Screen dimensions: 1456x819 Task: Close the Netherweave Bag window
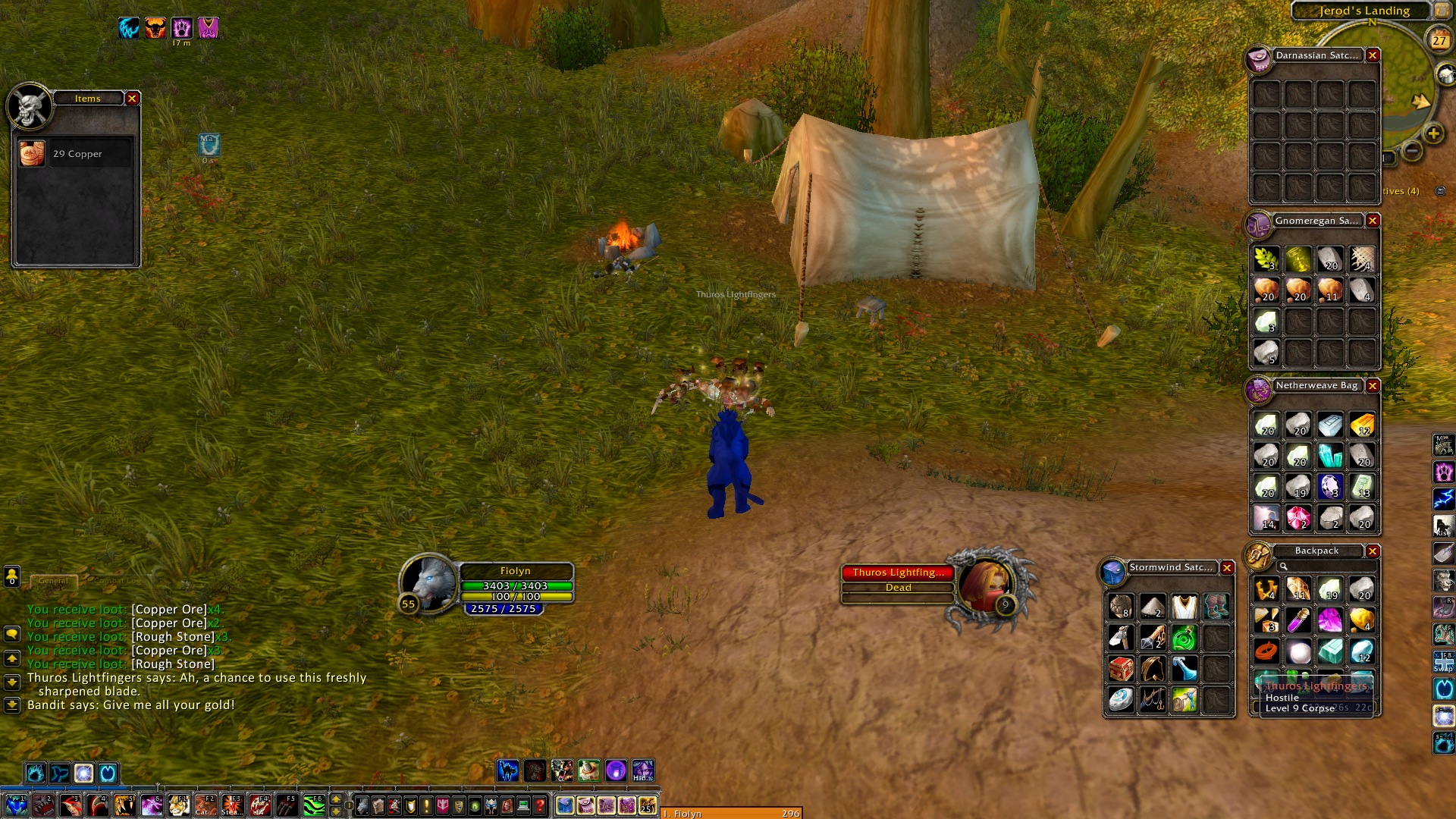pos(1373,386)
